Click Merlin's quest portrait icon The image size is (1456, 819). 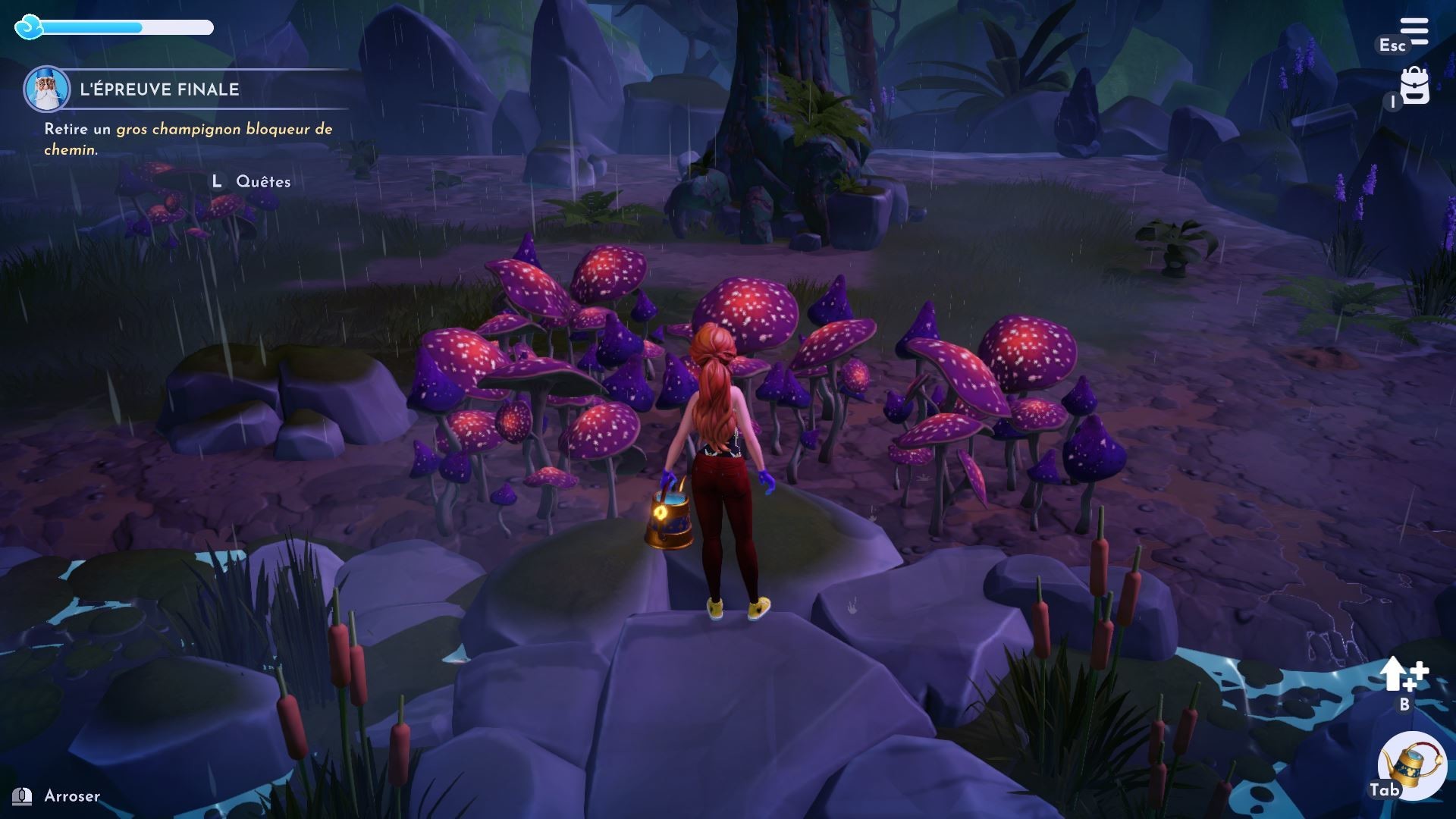coord(47,89)
